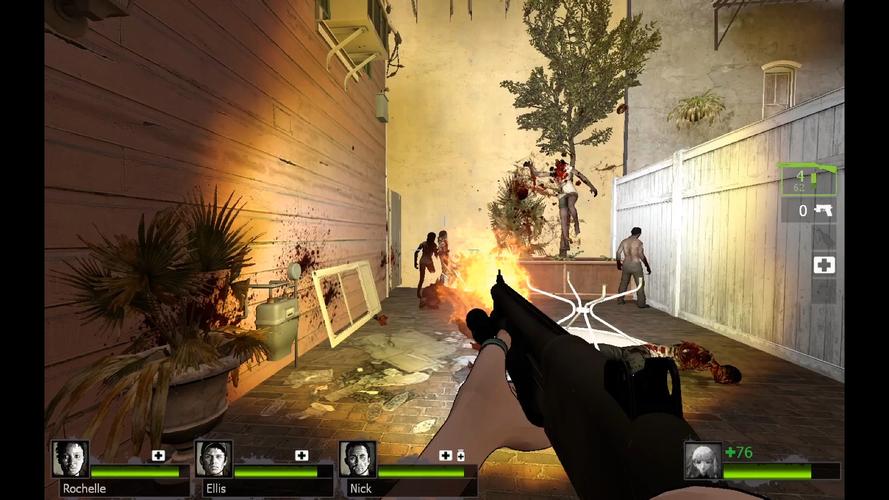This screenshot has height=500, width=889.
Task: Click Rochelle's first aid kit icon
Action: click(x=158, y=455)
